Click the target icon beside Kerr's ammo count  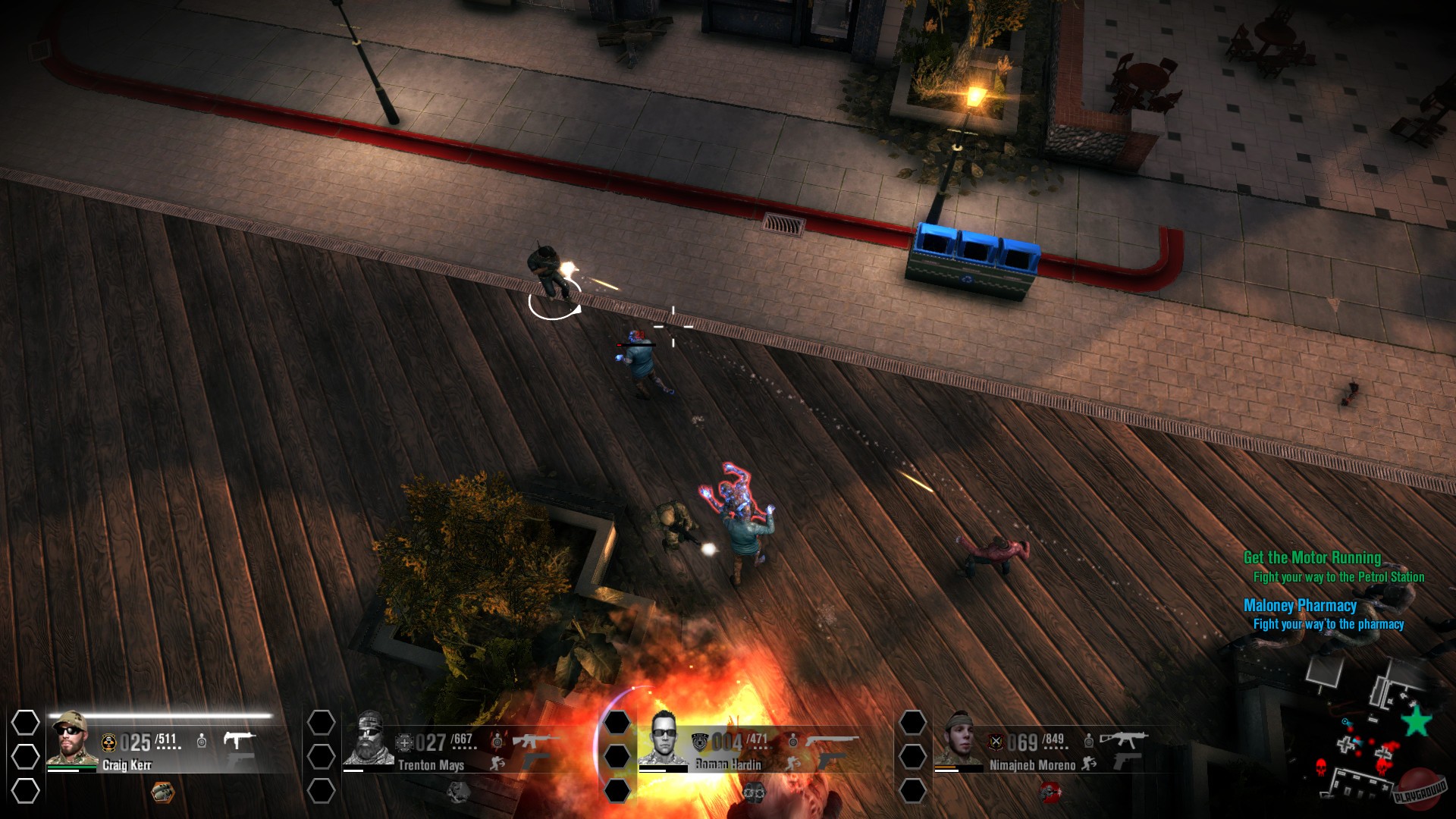click(x=202, y=741)
